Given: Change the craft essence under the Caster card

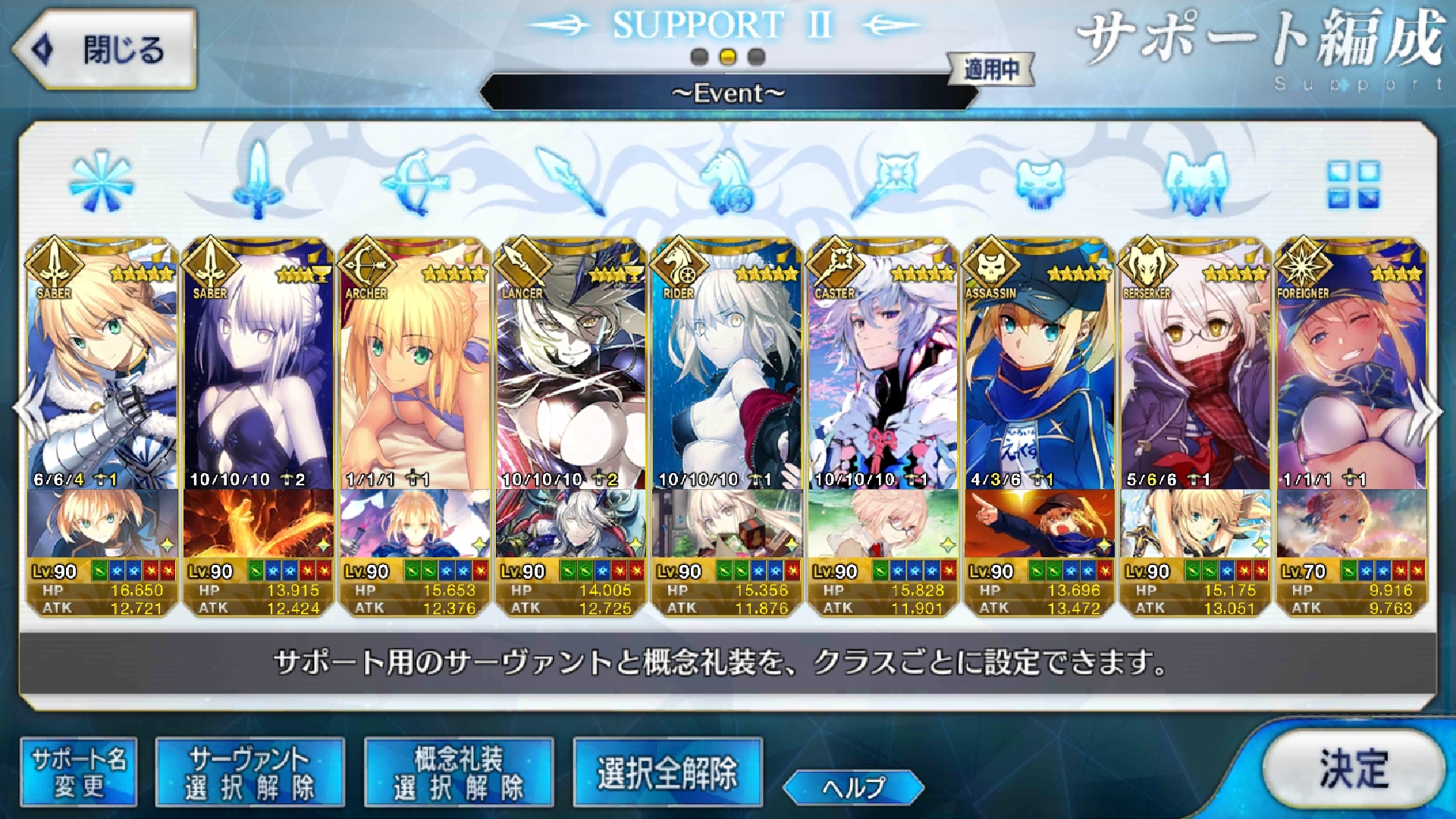Looking at the screenshot, I should [x=883, y=523].
